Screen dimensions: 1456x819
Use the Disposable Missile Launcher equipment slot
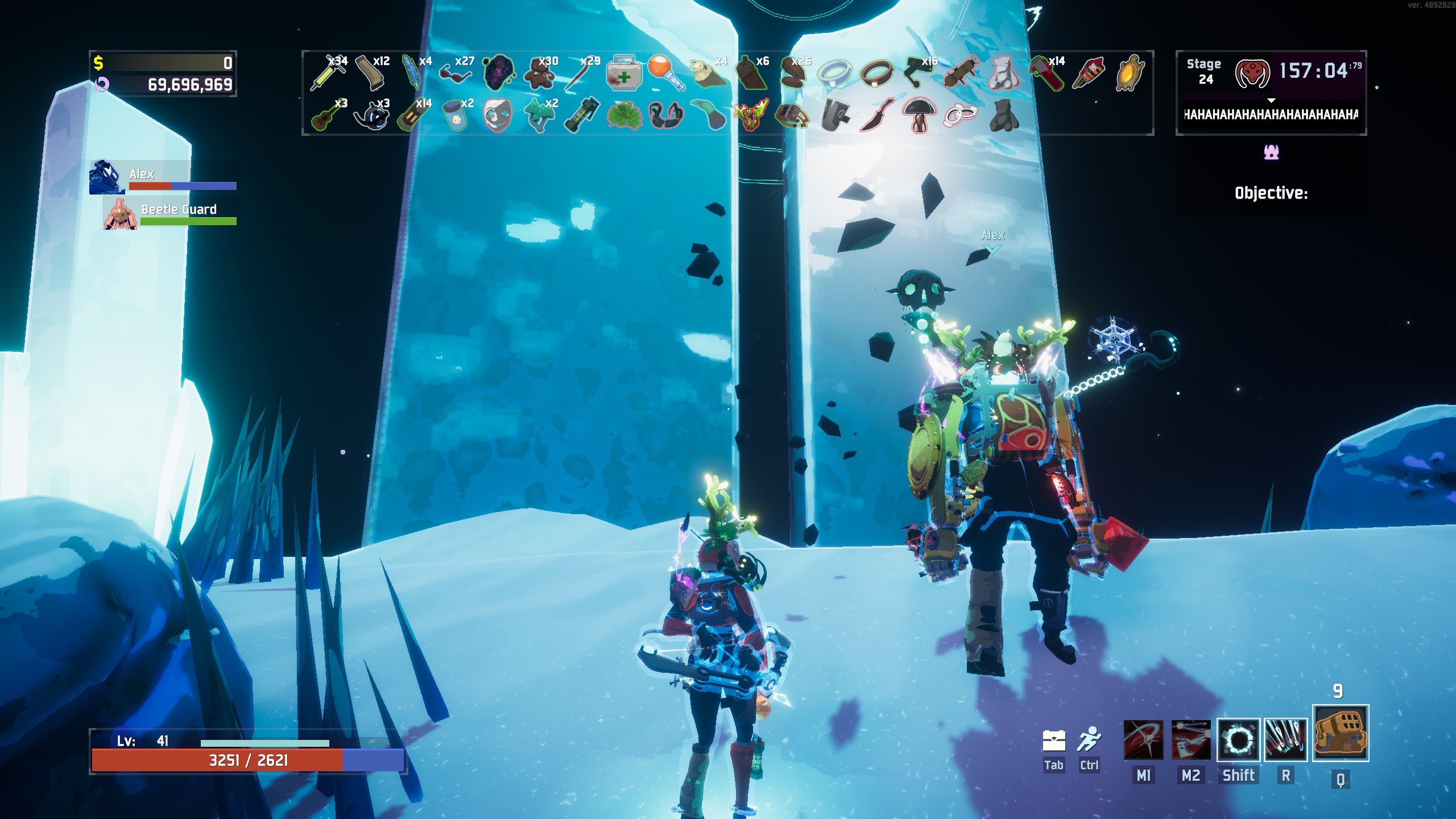[x=1340, y=733]
